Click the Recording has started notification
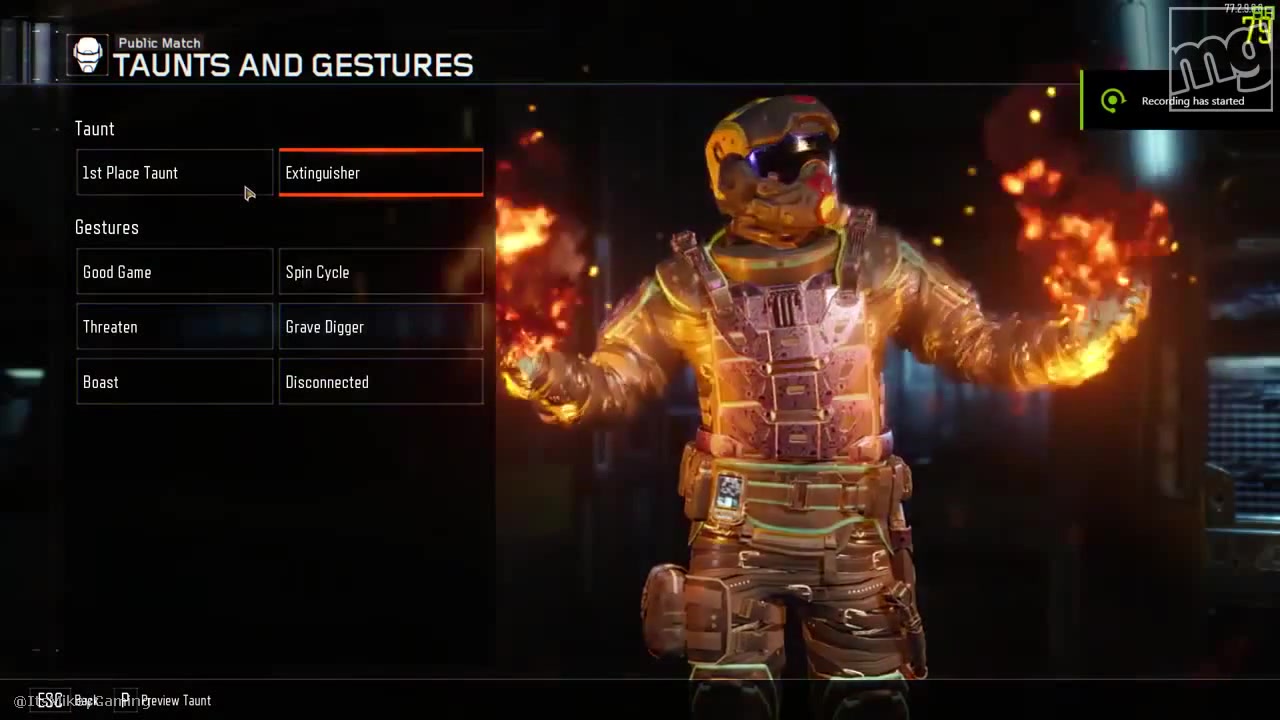 1178,100
